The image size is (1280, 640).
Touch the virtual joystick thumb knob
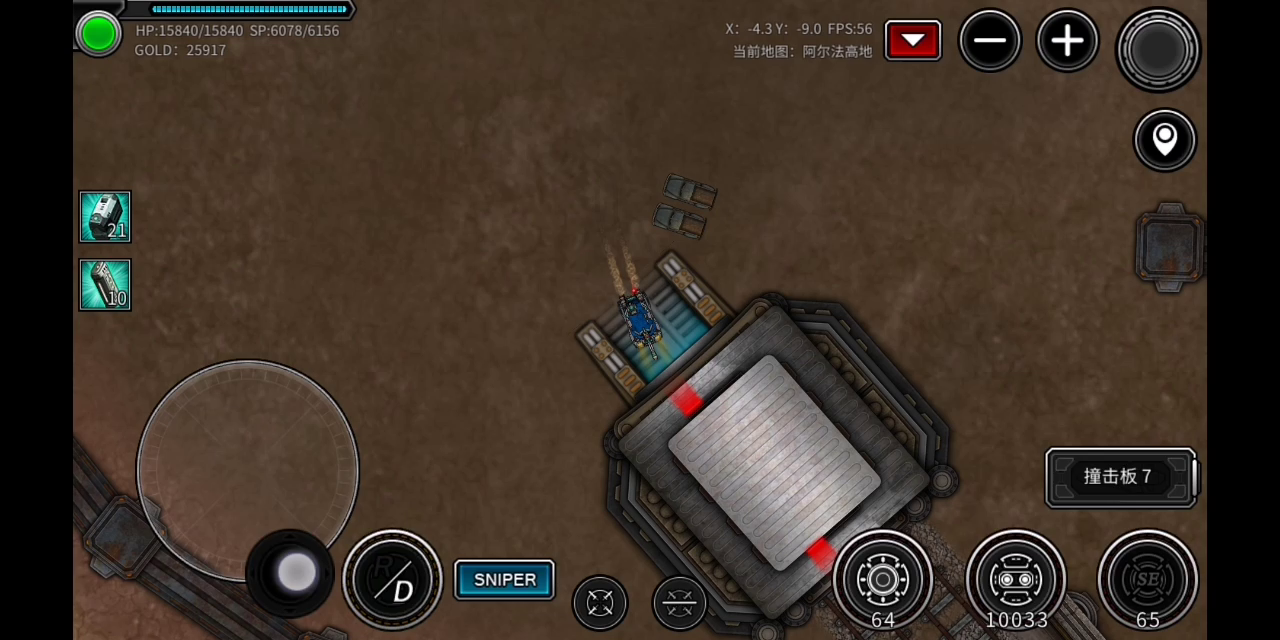(x=295, y=572)
